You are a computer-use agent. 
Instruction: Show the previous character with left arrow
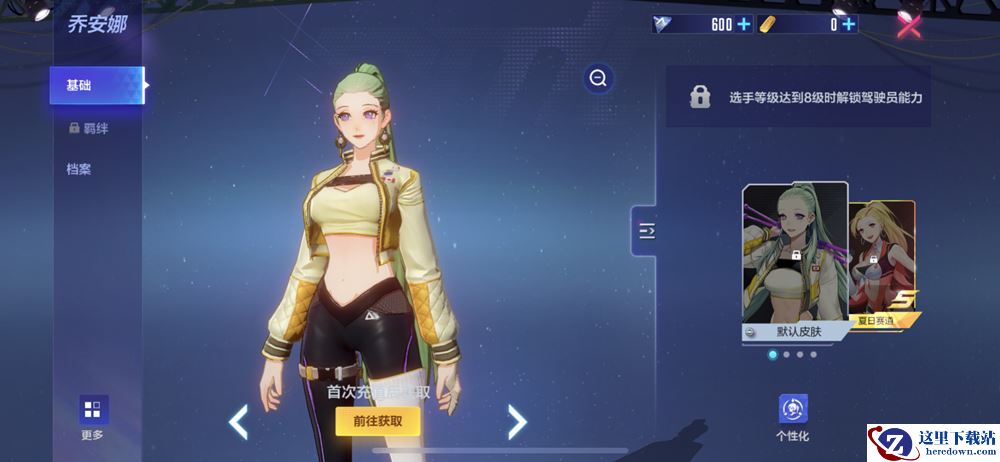pos(238,422)
